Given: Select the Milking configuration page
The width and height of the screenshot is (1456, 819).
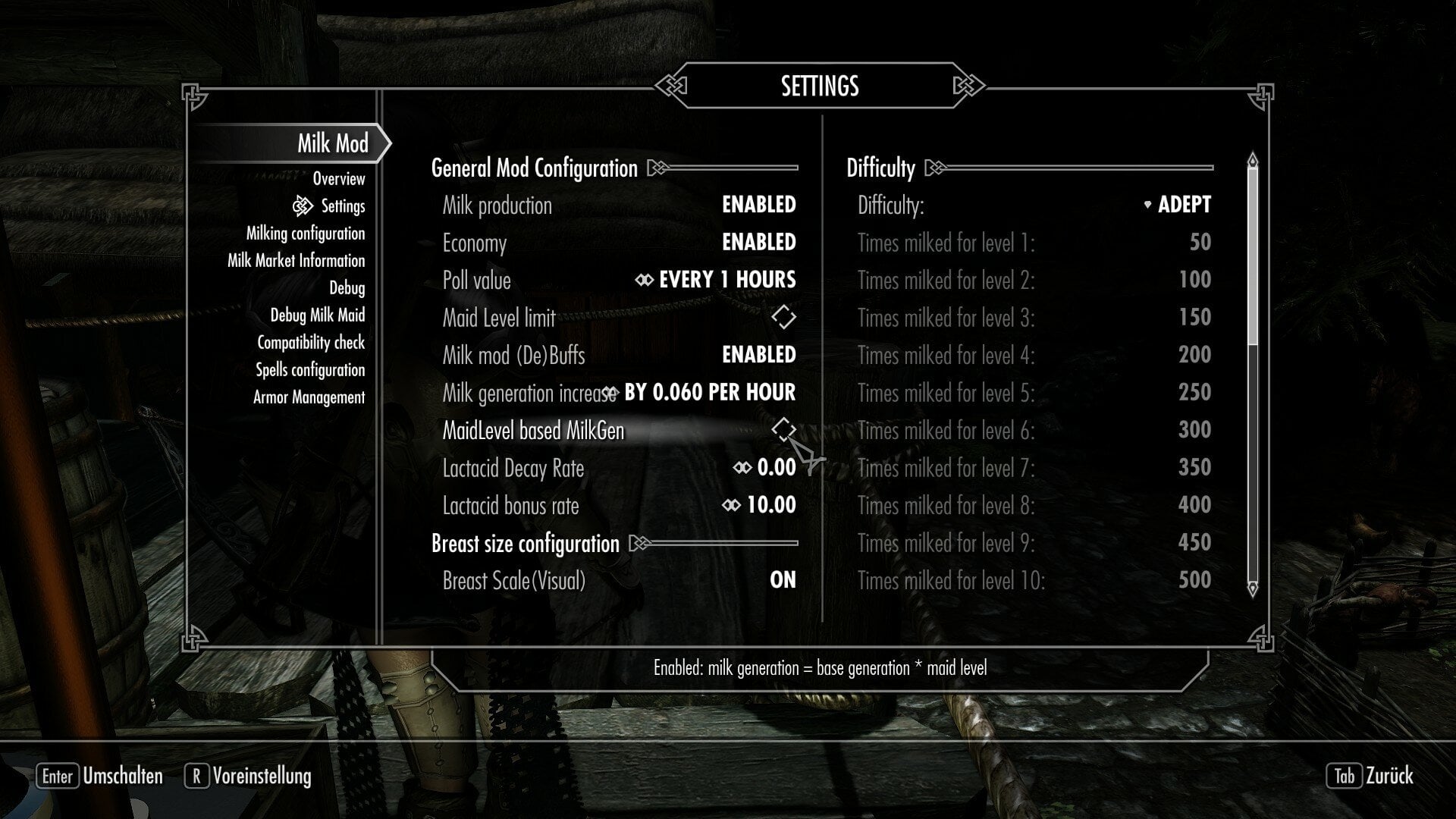Looking at the screenshot, I should click(305, 234).
